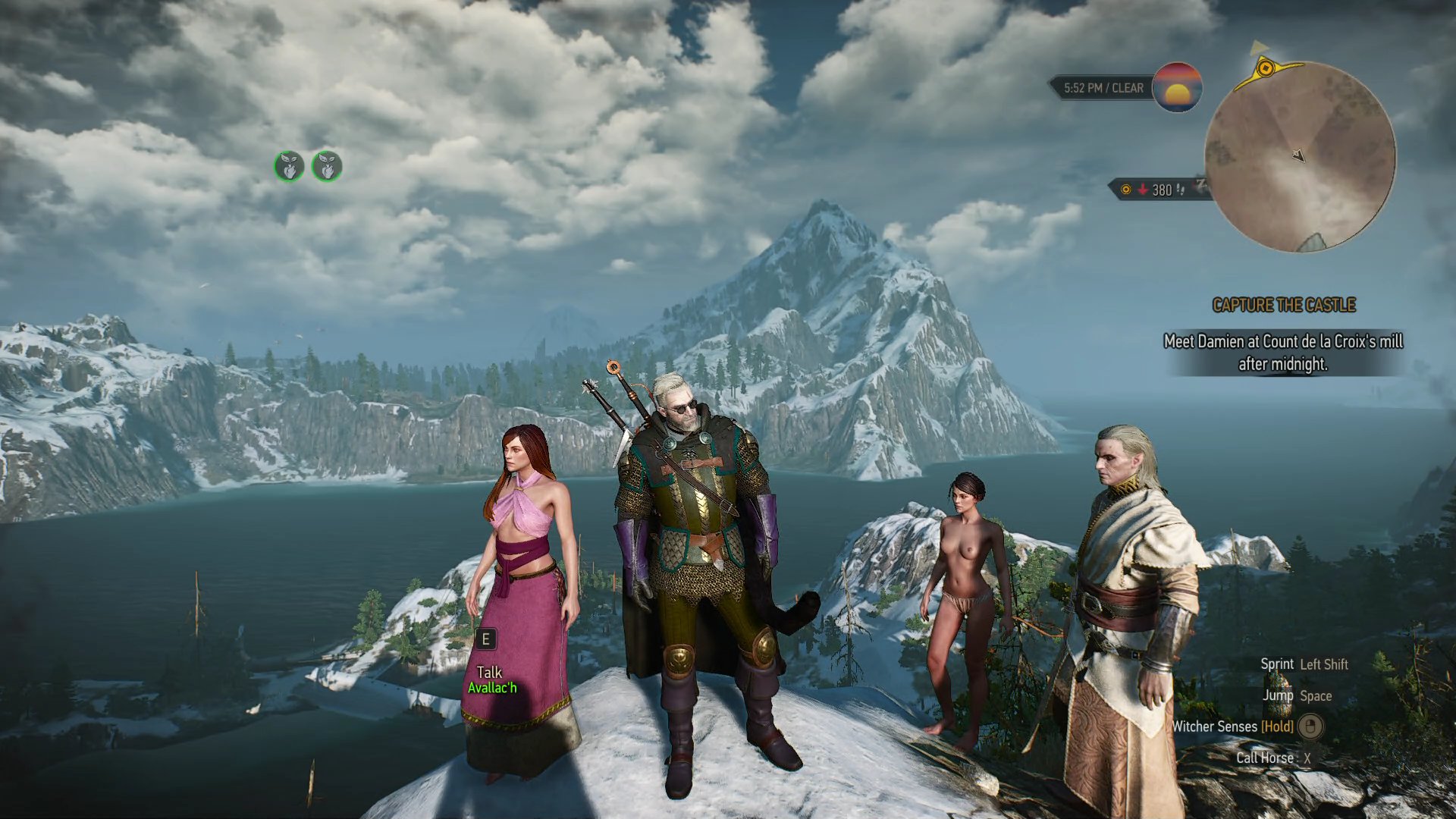The height and width of the screenshot is (819, 1456).
Task: Click the sunset time-of-day icon
Action: 1177,87
